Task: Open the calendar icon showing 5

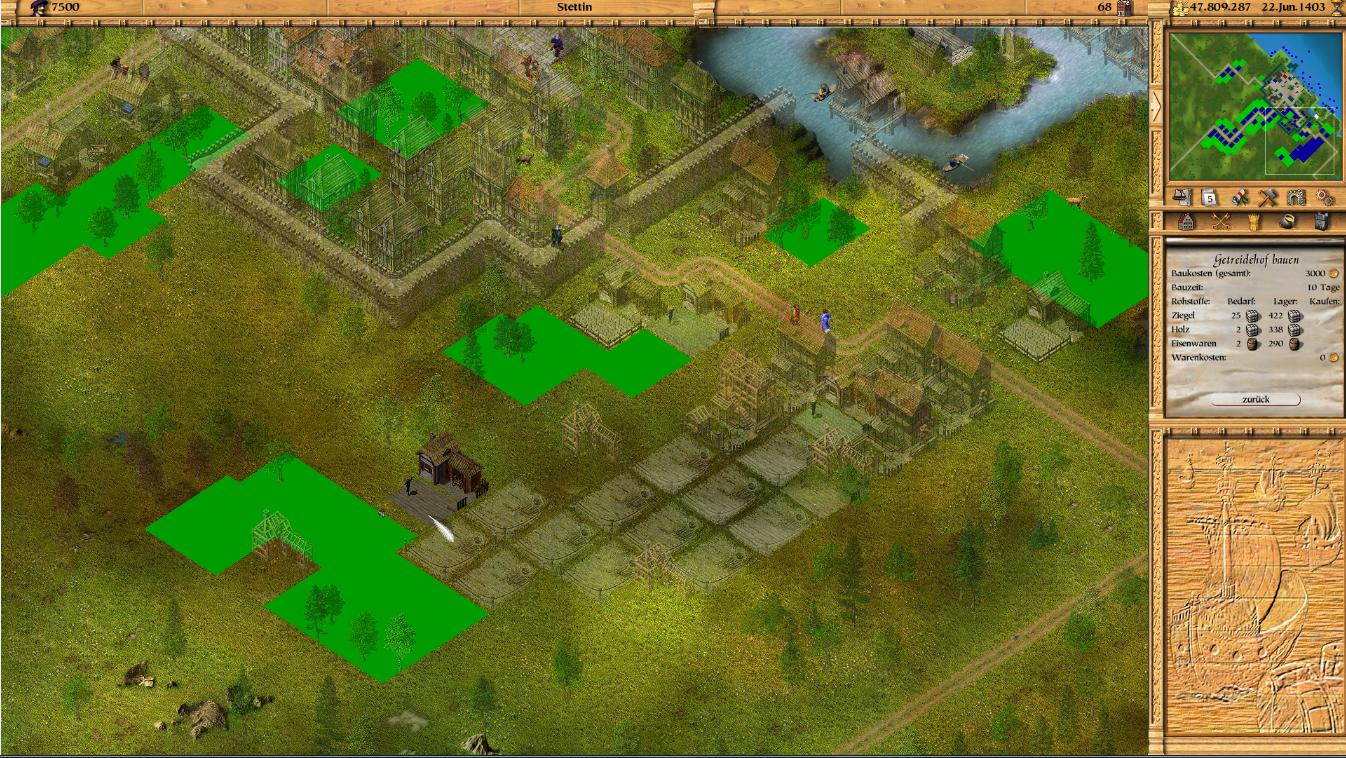Action: coord(1208,197)
